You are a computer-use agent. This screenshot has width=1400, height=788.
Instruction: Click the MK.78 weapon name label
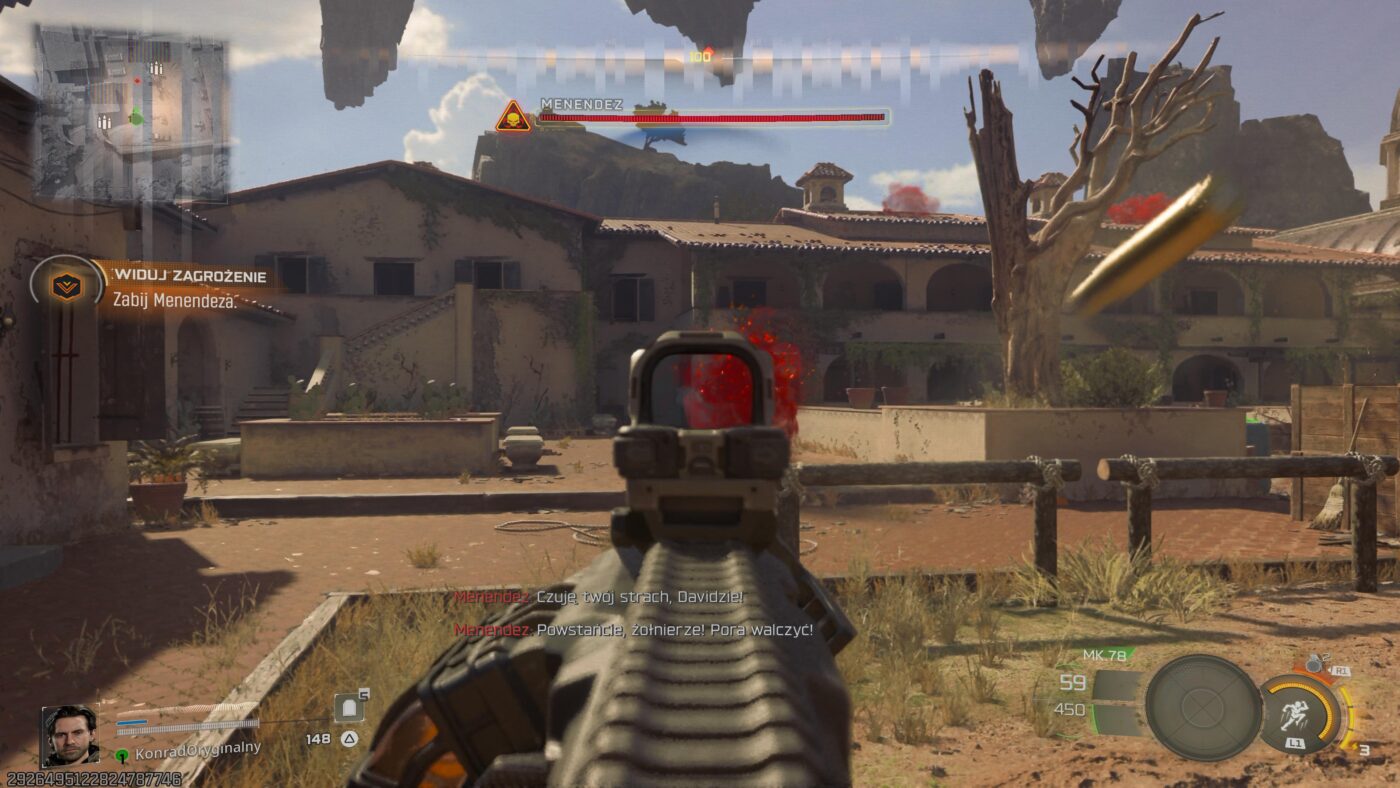pyautogui.click(x=1103, y=654)
